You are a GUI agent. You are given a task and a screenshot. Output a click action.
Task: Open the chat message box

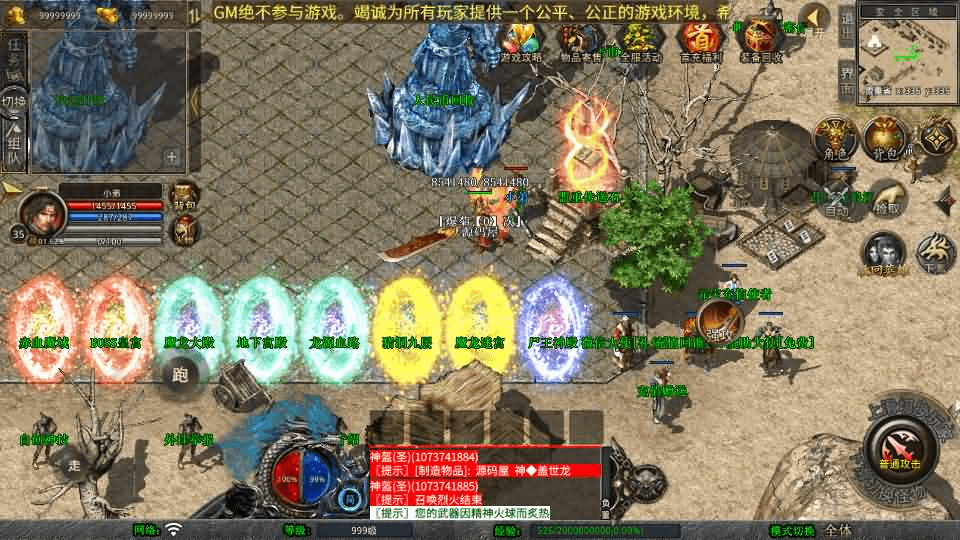point(484,482)
